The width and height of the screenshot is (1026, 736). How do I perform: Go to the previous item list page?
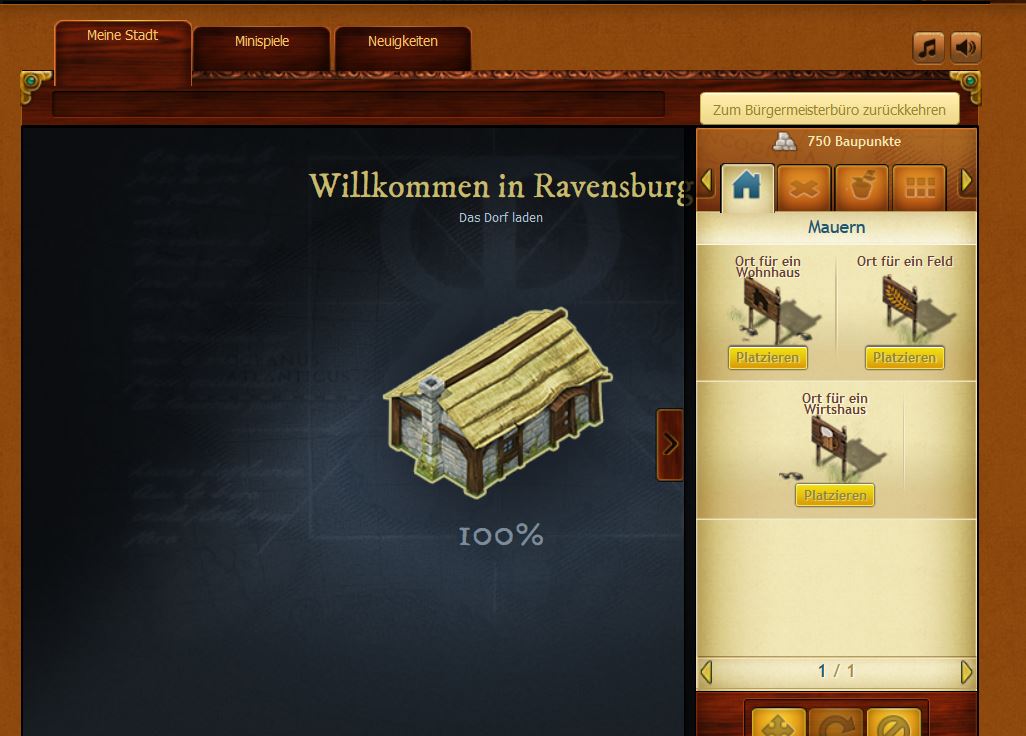point(707,672)
